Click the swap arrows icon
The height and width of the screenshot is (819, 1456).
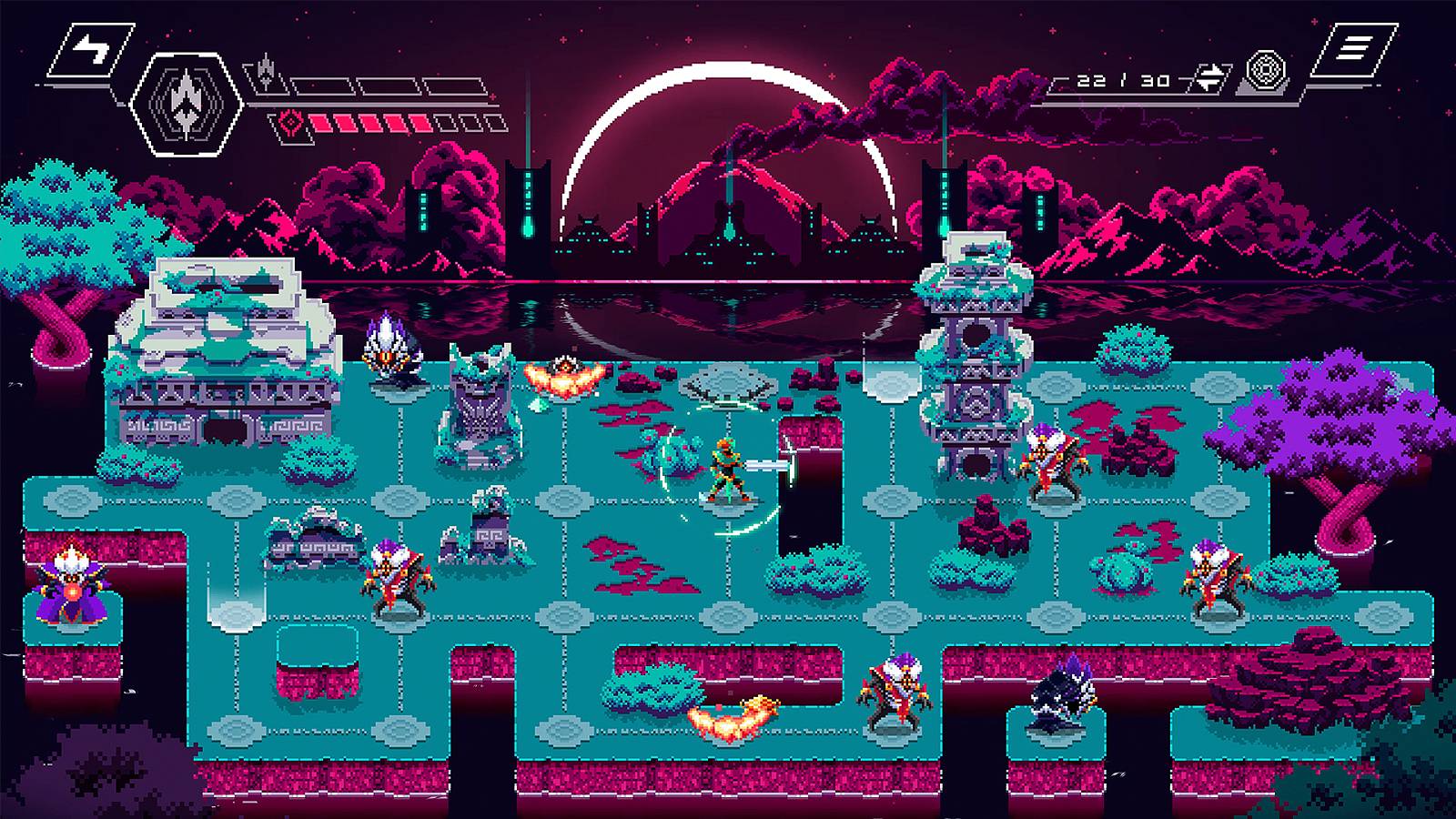click(x=1209, y=78)
